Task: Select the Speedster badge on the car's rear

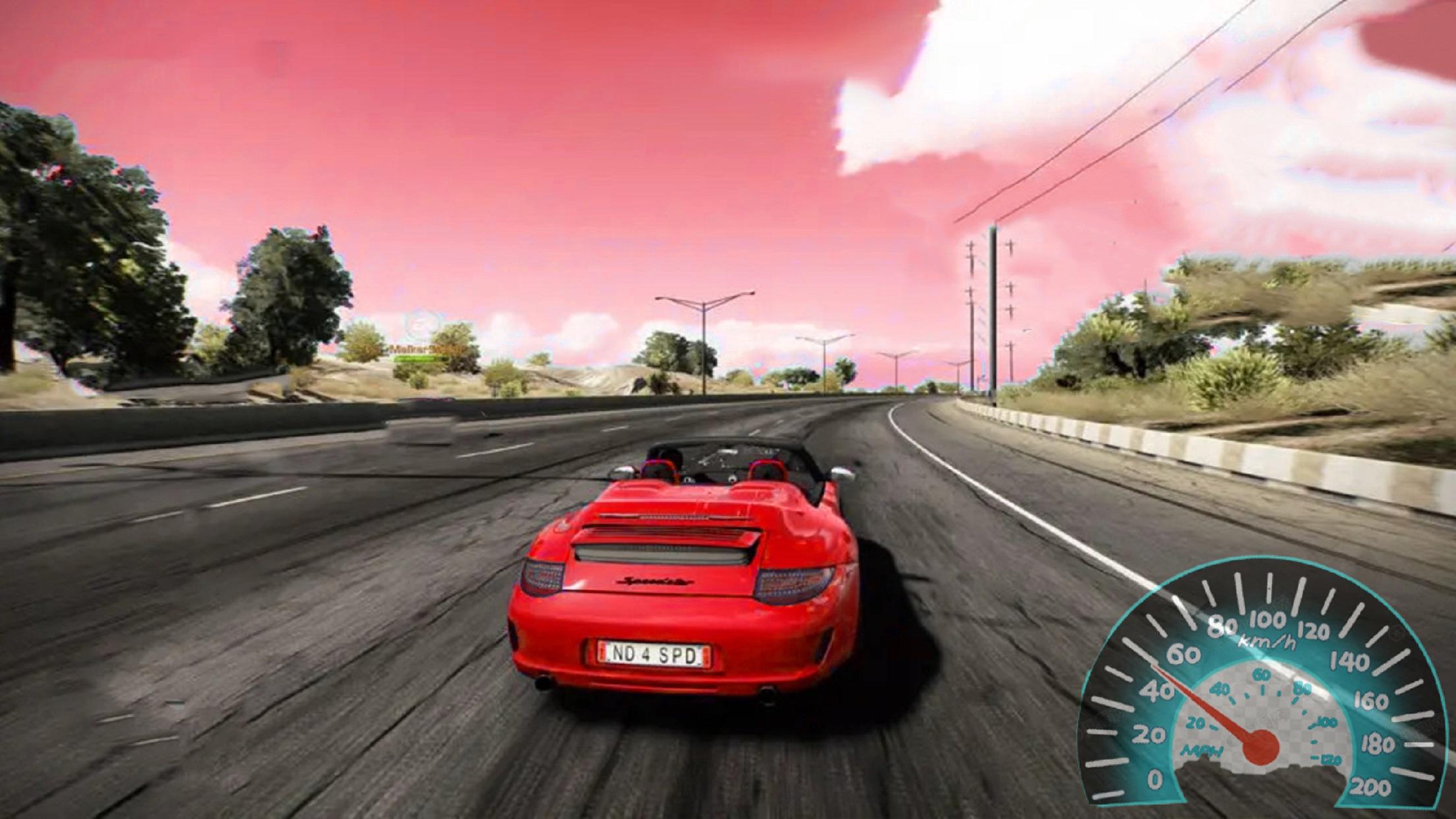Action: tap(654, 582)
